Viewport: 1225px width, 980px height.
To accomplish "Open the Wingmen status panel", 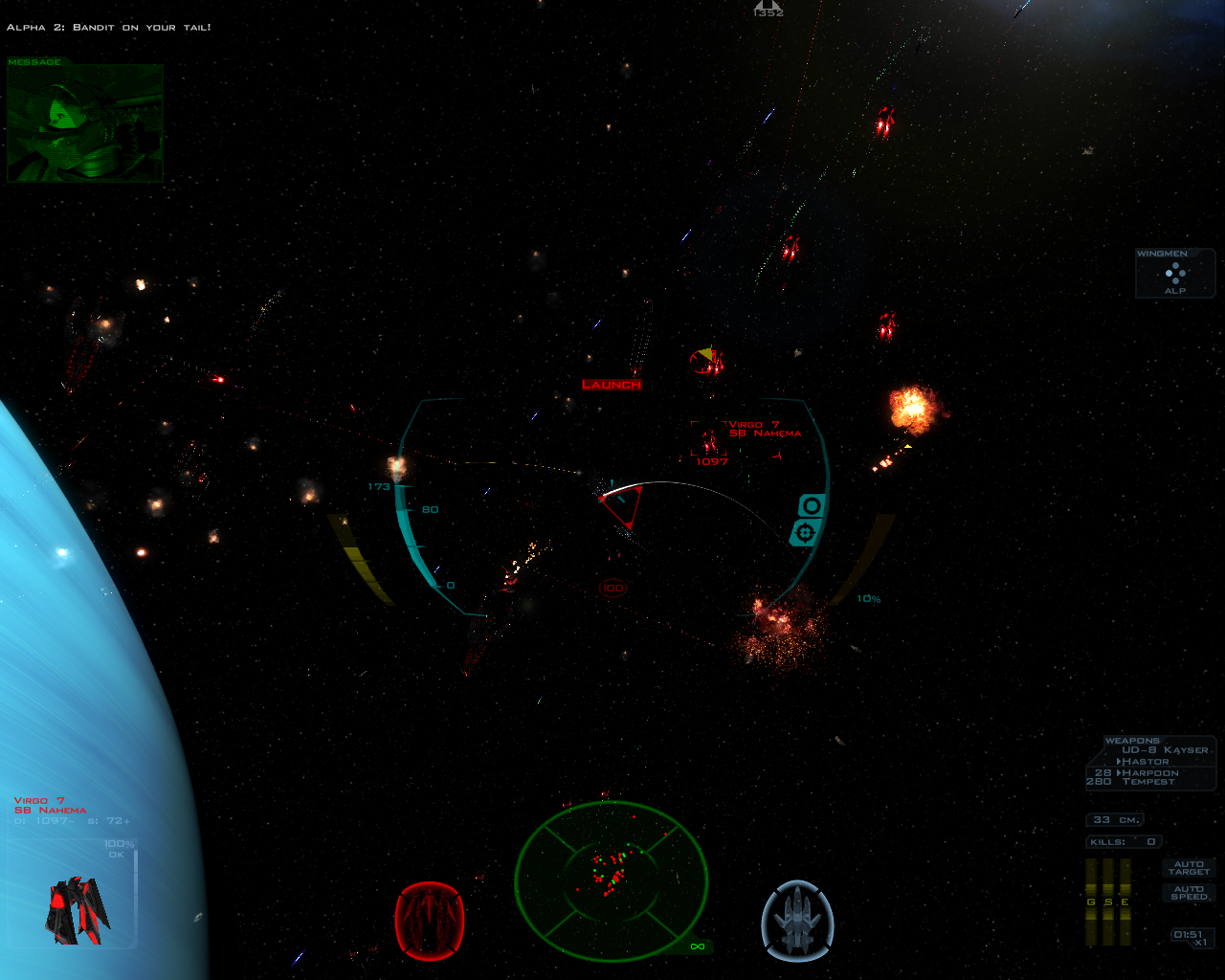I will pos(1175,274).
